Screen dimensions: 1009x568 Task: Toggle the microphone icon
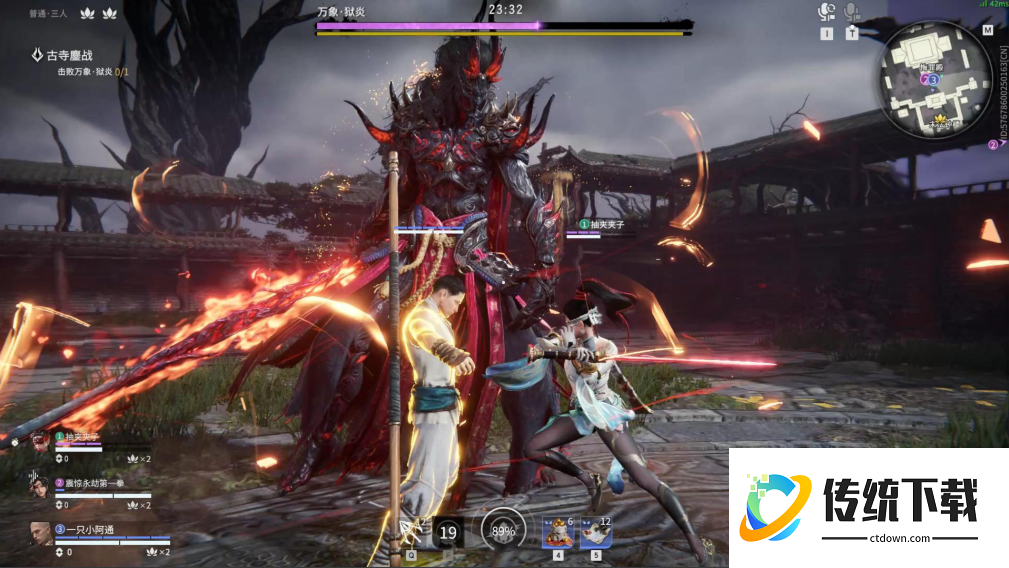(x=852, y=12)
